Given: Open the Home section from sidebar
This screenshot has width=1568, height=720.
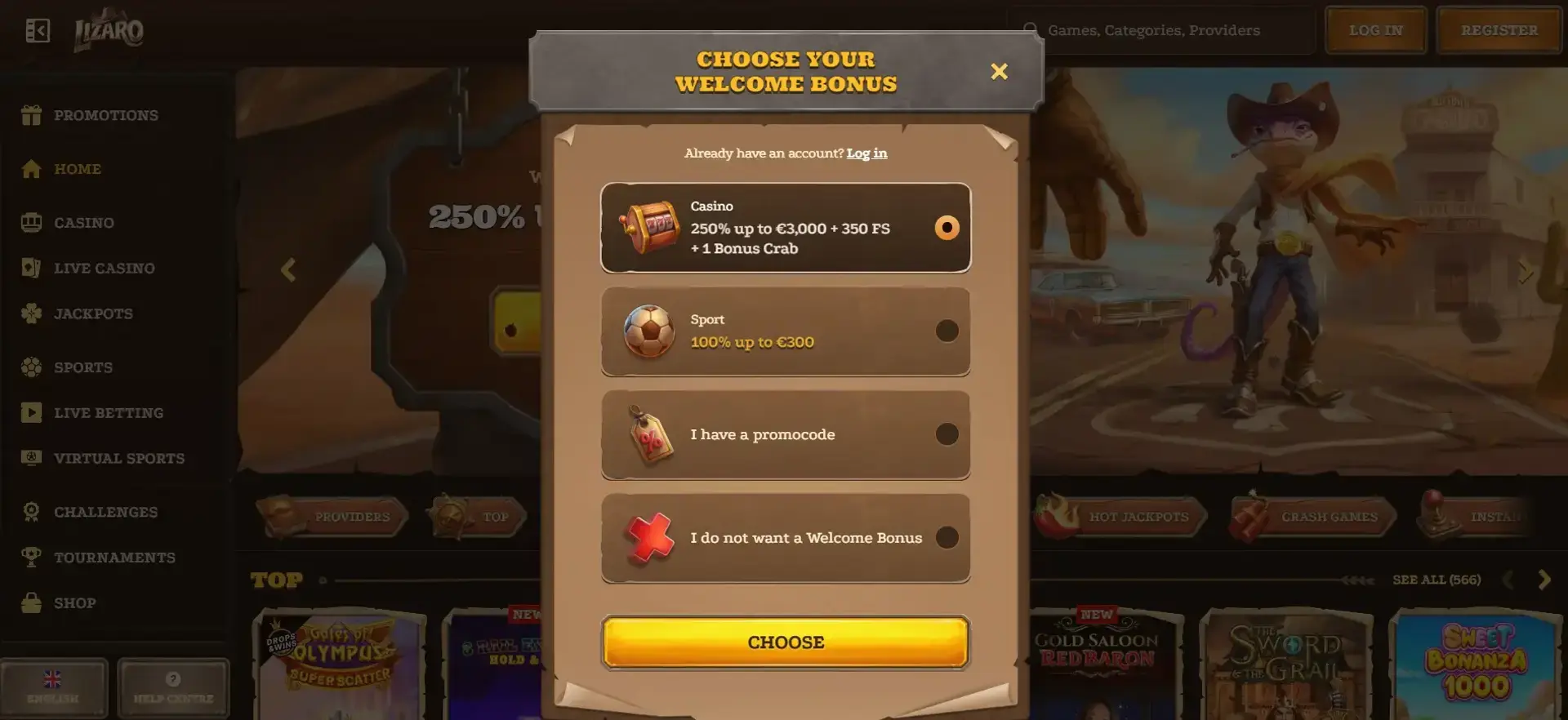Looking at the screenshot, I should 31,169.
